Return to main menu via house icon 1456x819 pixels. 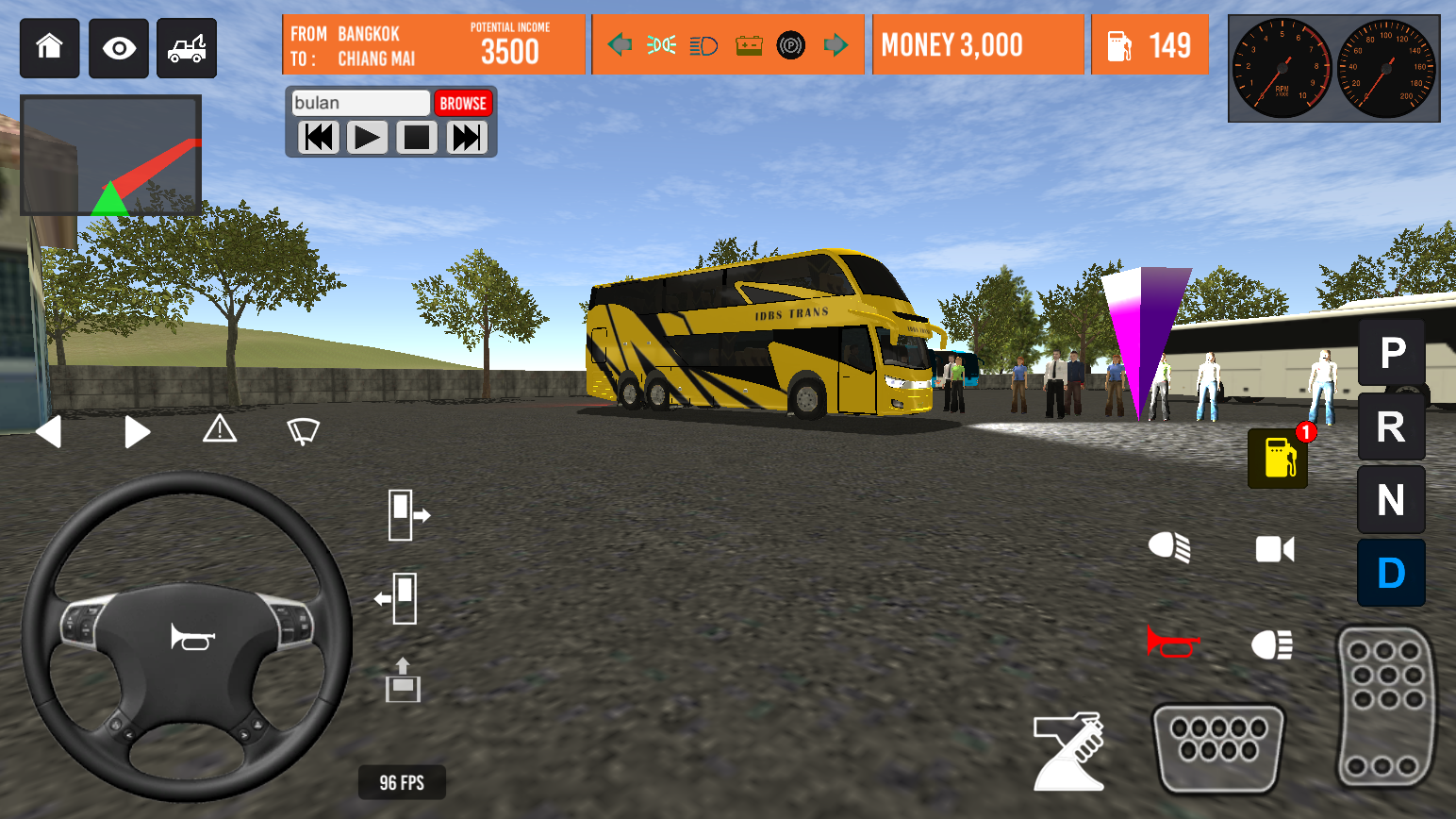pos(49,48)
